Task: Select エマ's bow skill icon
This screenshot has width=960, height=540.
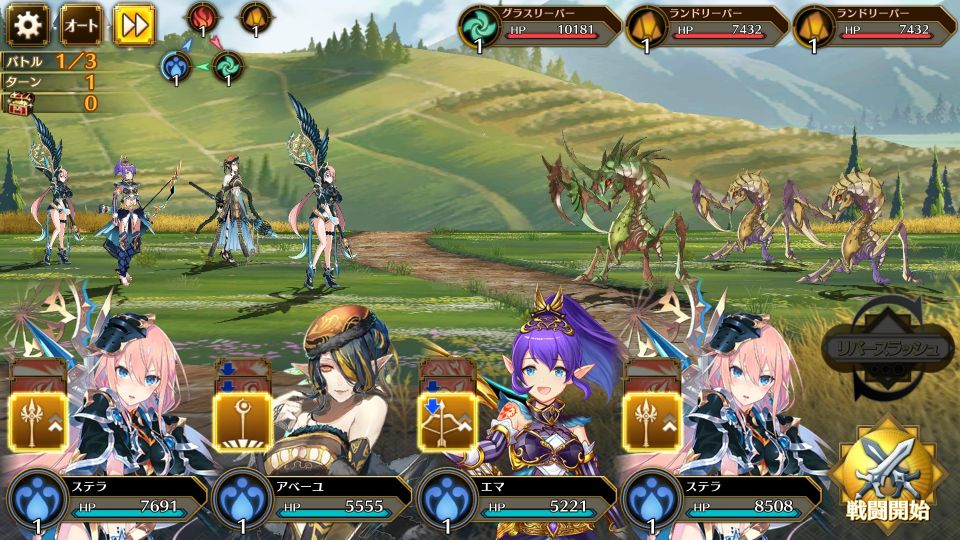Action: [x=446, y=421]
